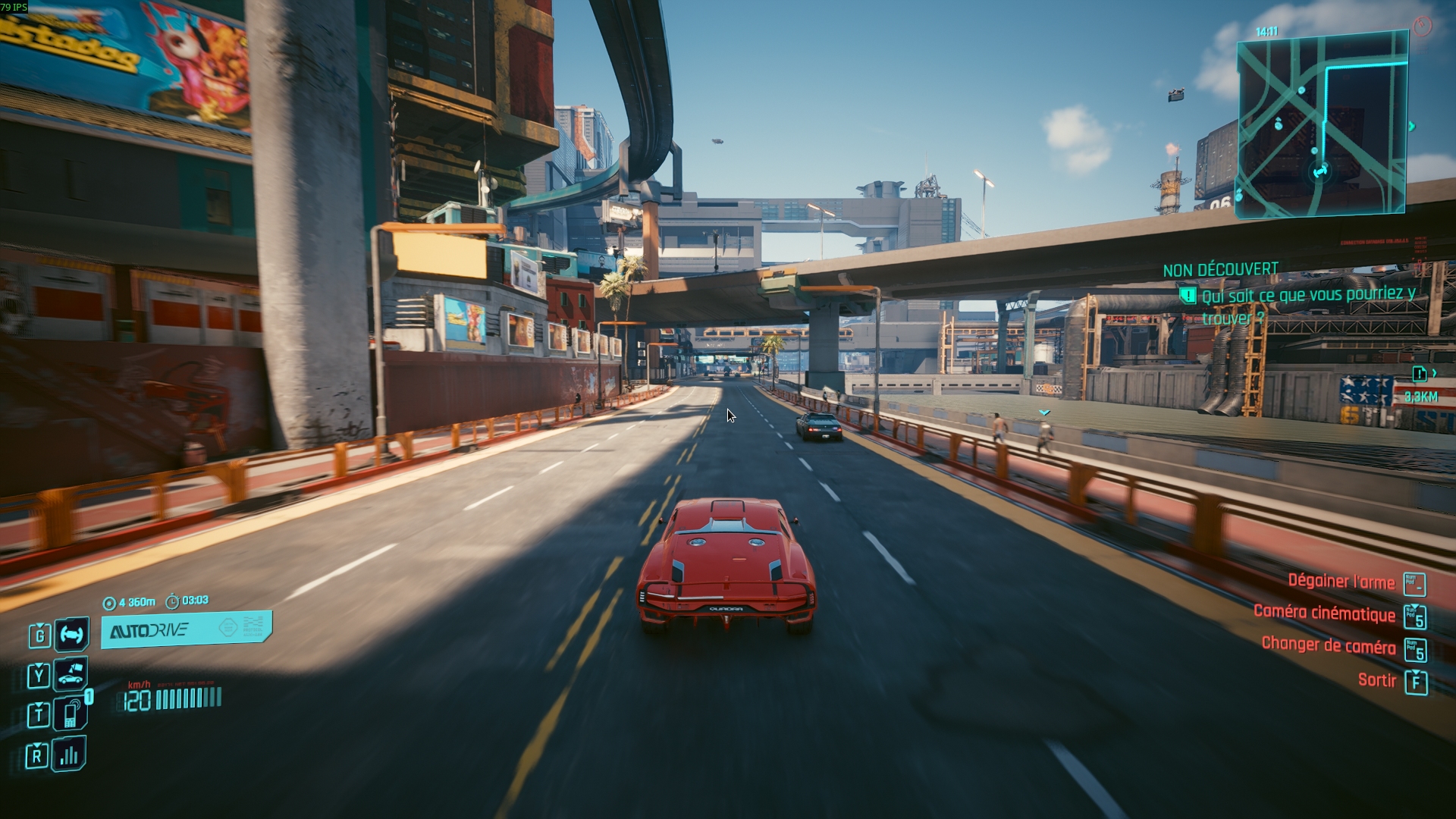
Task: Choose 'Changer de caméra' option
Action: click(x=1328, y=645)
